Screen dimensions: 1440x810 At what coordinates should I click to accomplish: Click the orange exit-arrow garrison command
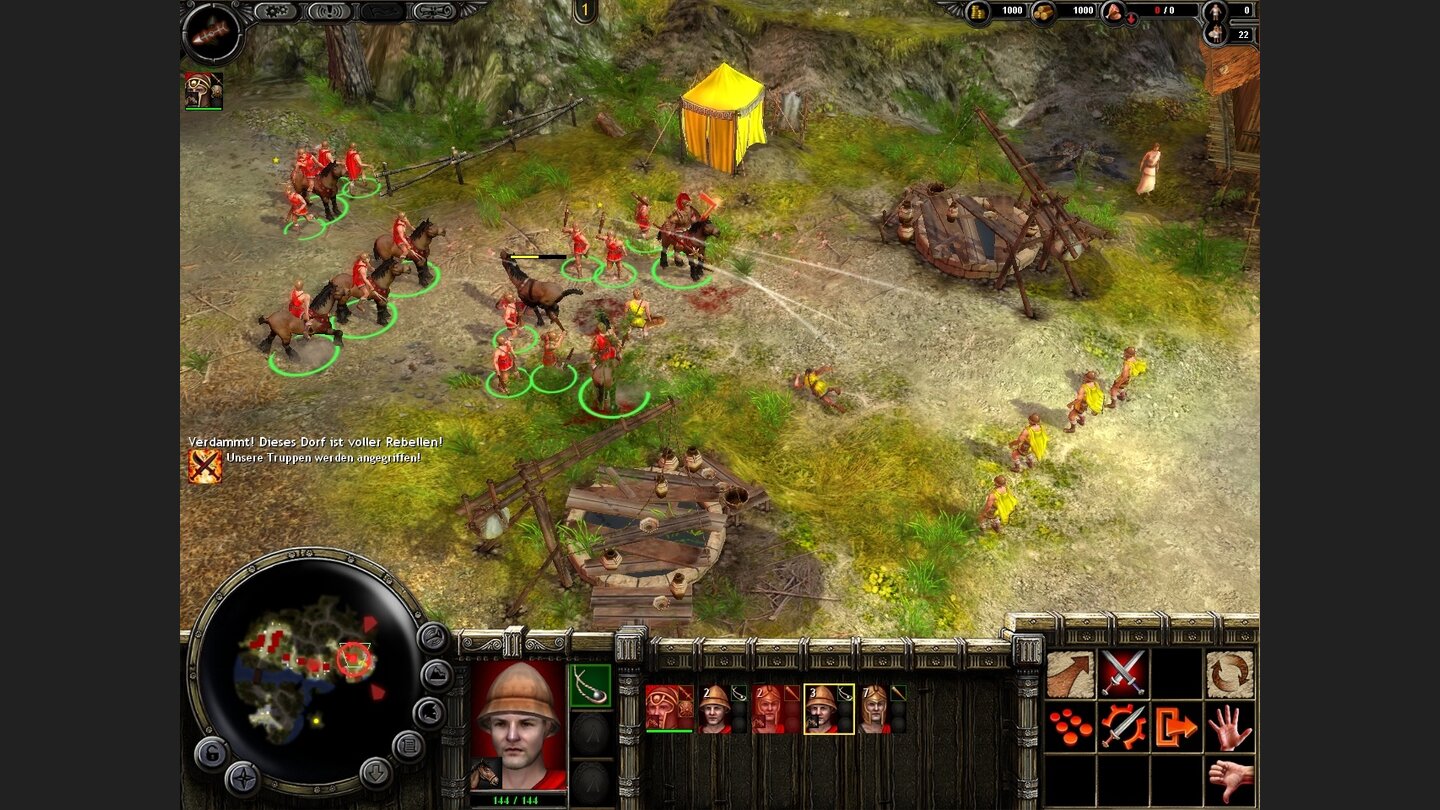[1177, 728]
